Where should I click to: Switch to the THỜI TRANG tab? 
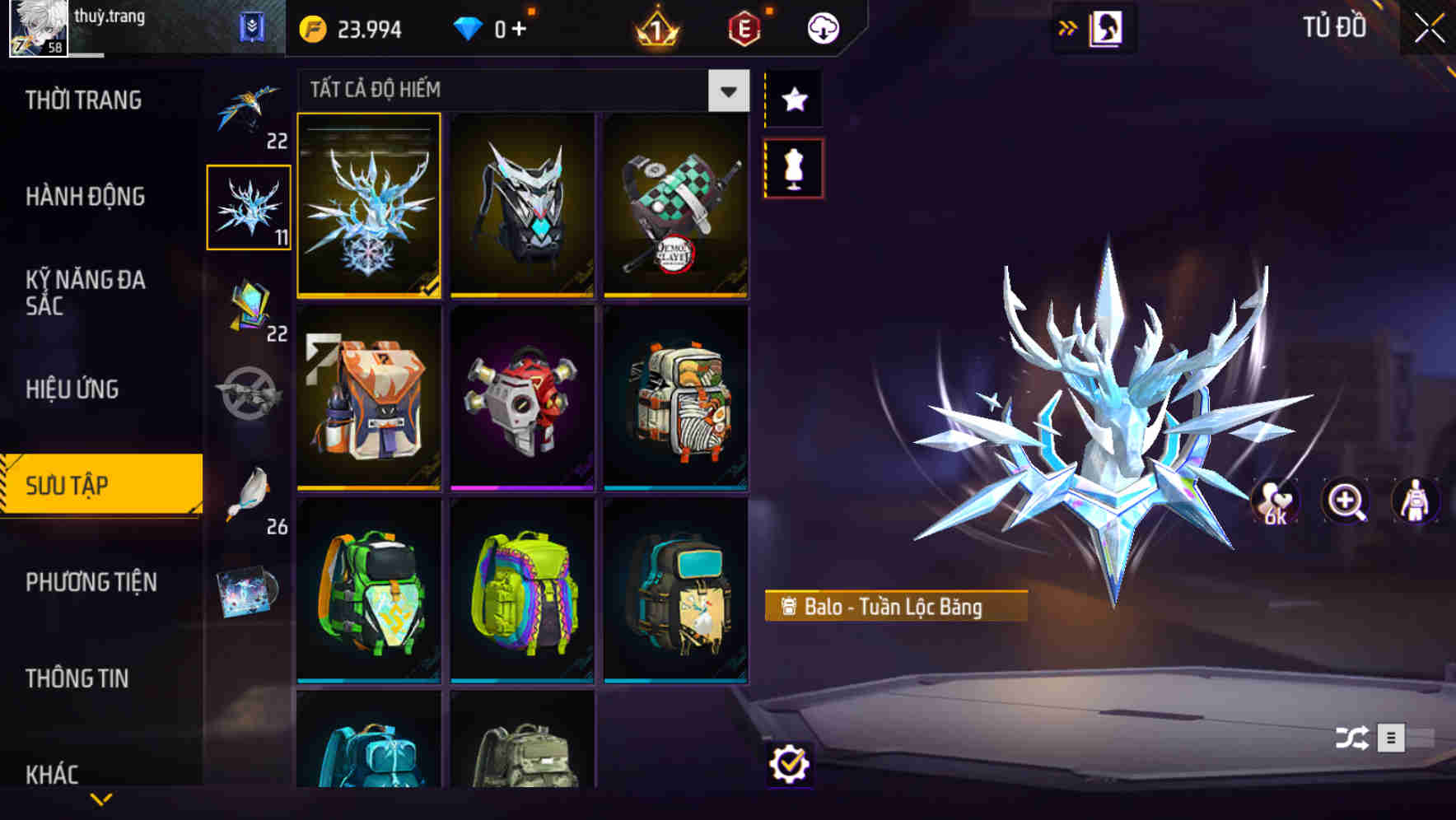click(85, 100)
